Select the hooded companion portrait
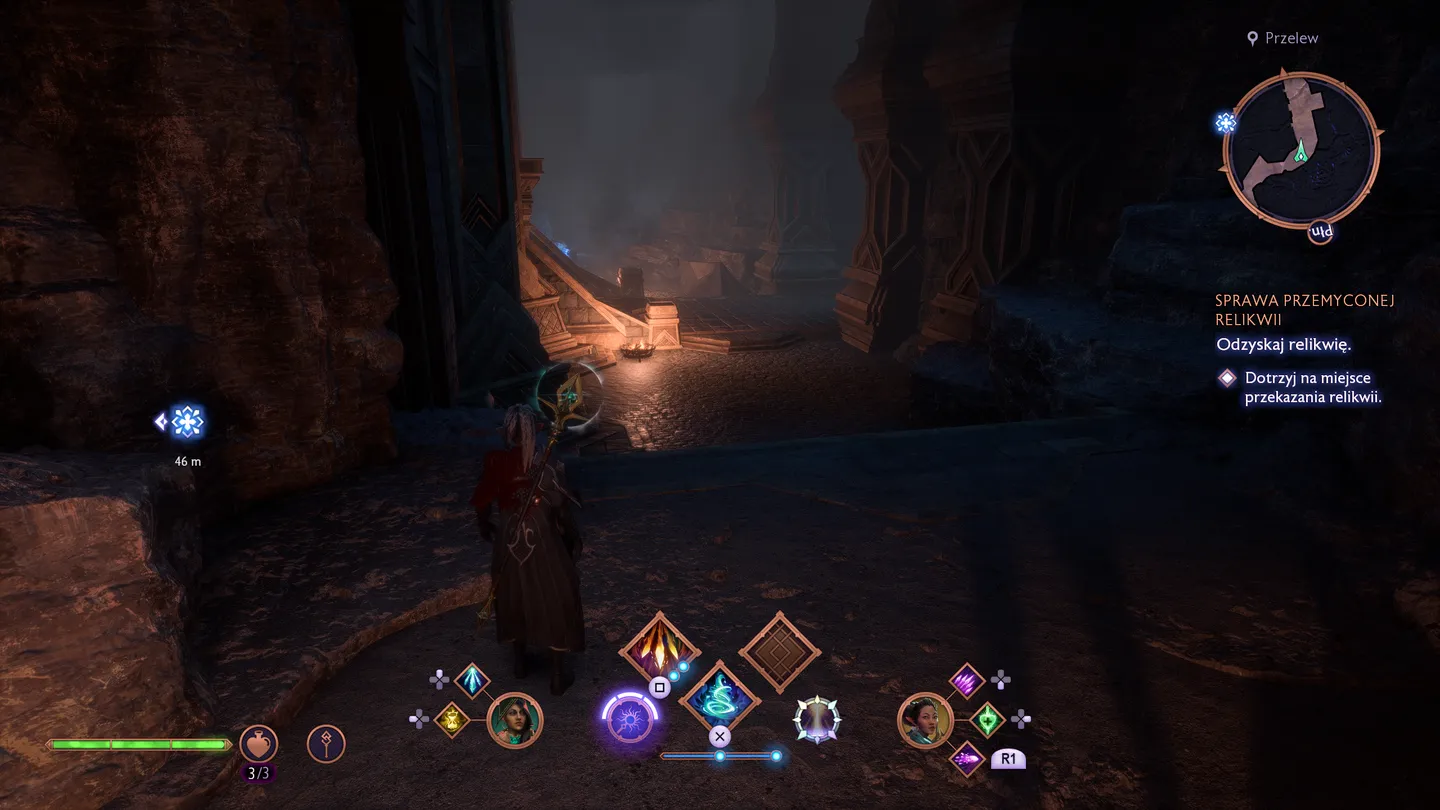The width and height of the screenshot is (1440, 810). (515, 720)
